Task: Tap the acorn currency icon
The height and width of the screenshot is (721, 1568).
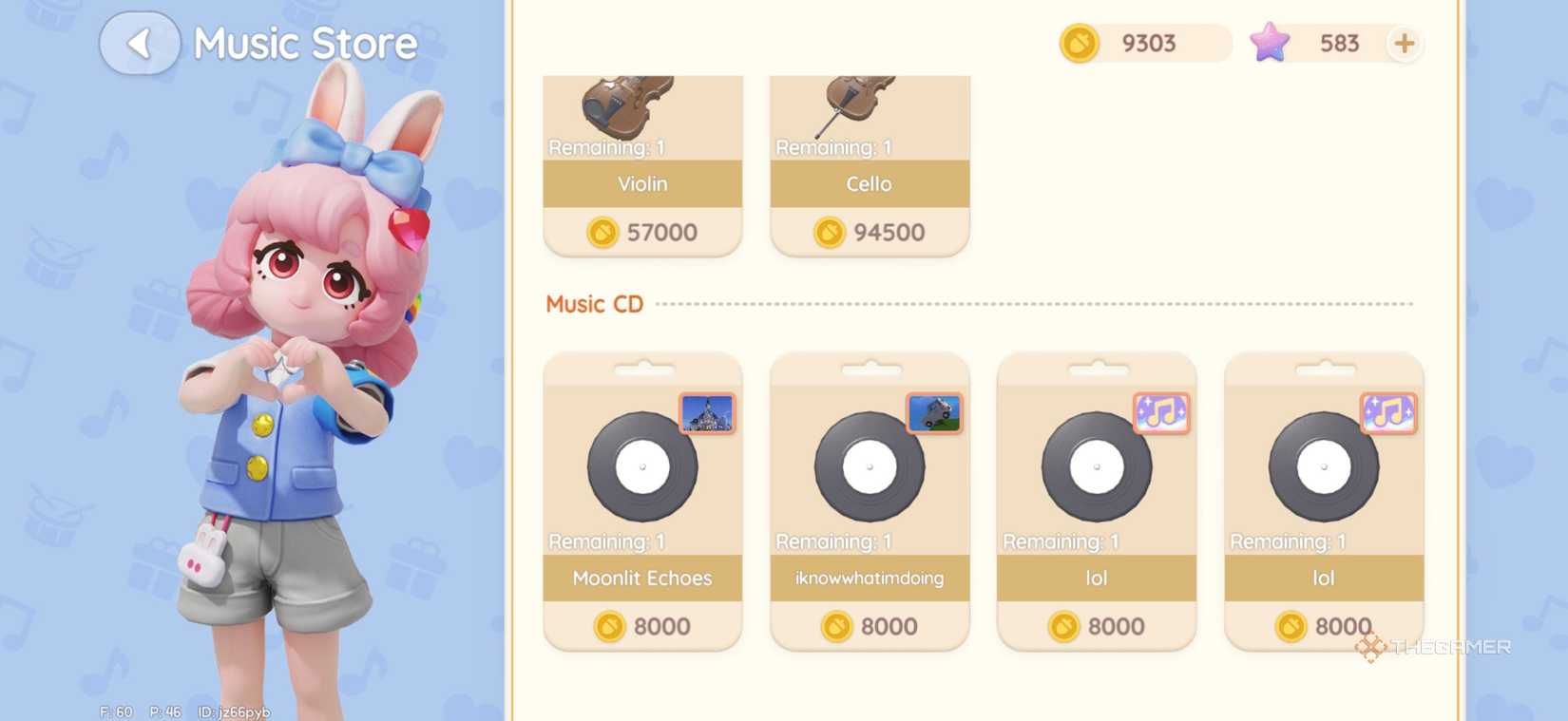Action: [1078, 43]
